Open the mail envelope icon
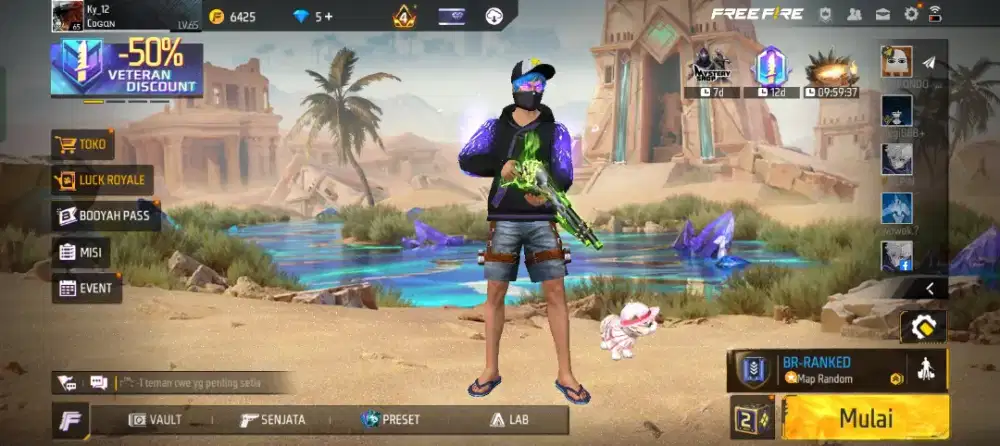 [x=883, y=14]
